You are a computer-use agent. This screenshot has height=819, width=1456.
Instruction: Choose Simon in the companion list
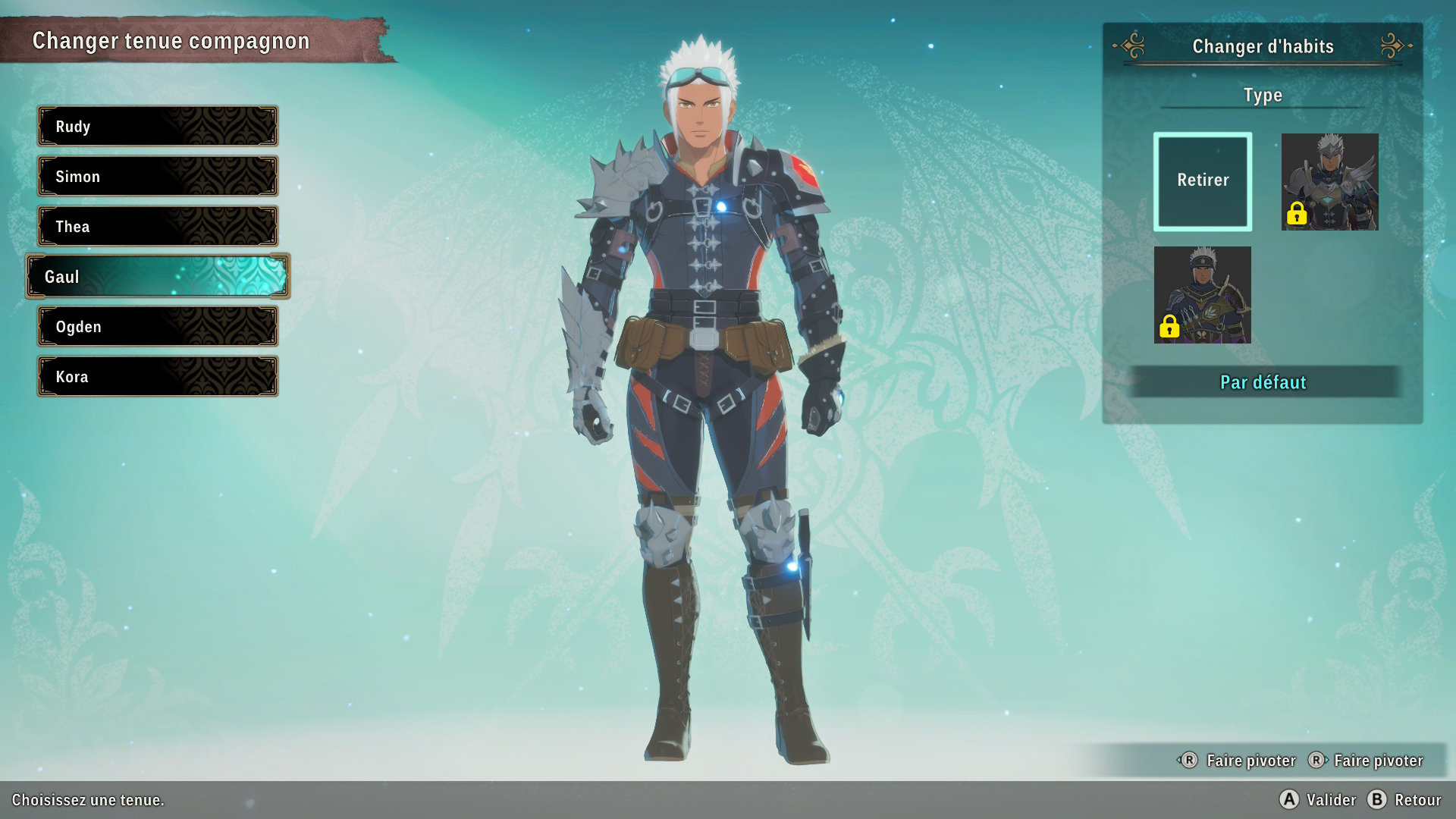pyautogui.click(x=158, y=176)
